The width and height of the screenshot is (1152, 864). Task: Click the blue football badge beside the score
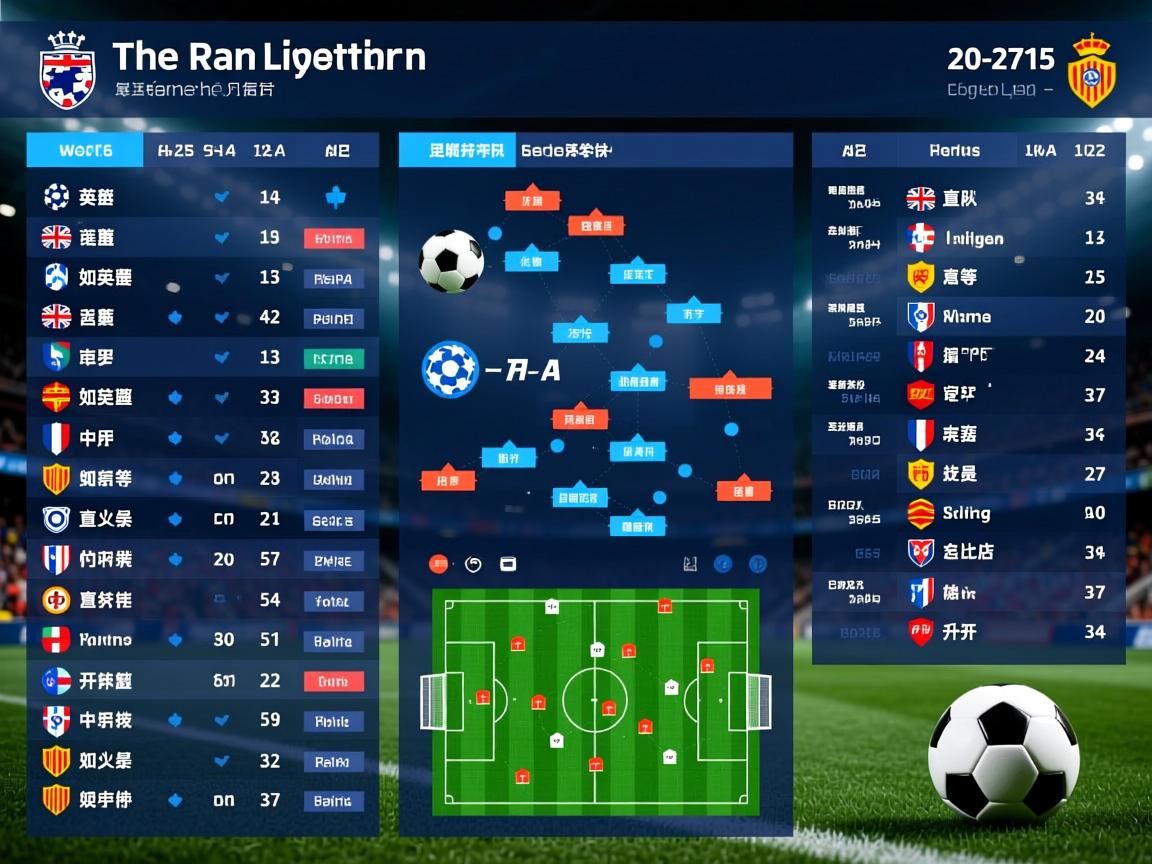(450, 370)
